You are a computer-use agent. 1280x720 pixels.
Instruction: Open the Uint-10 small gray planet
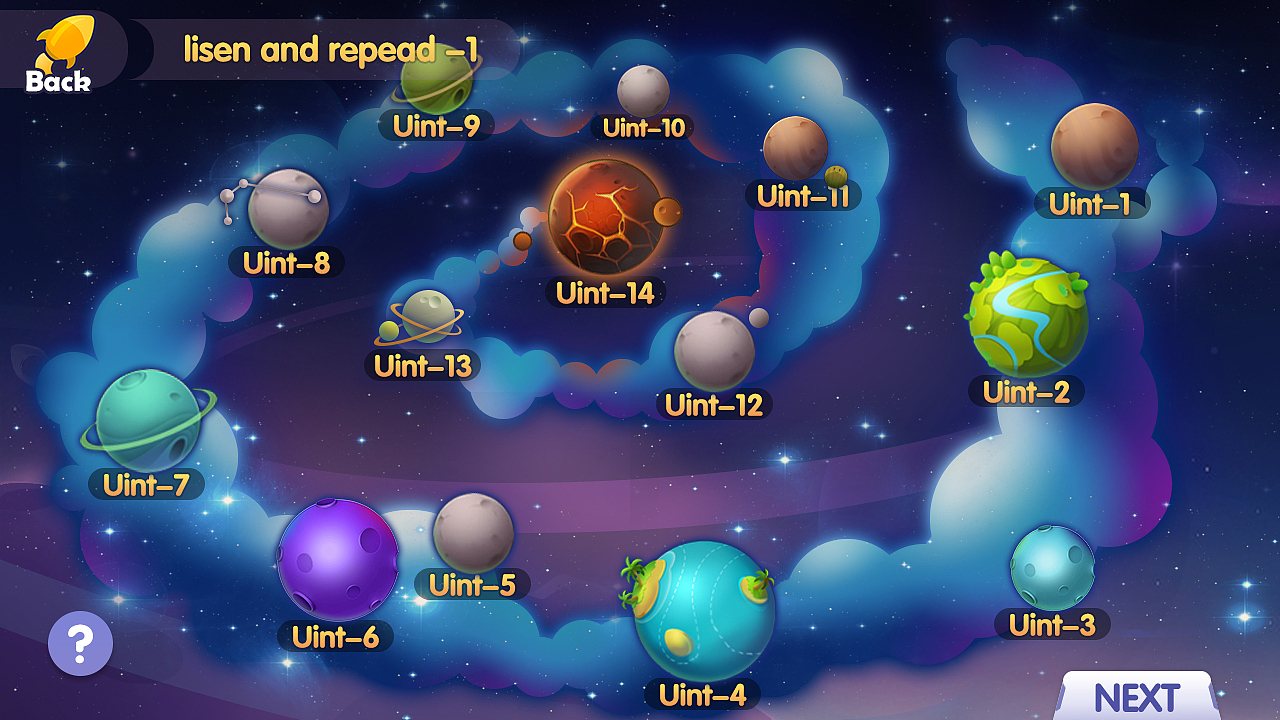(642, 90)
